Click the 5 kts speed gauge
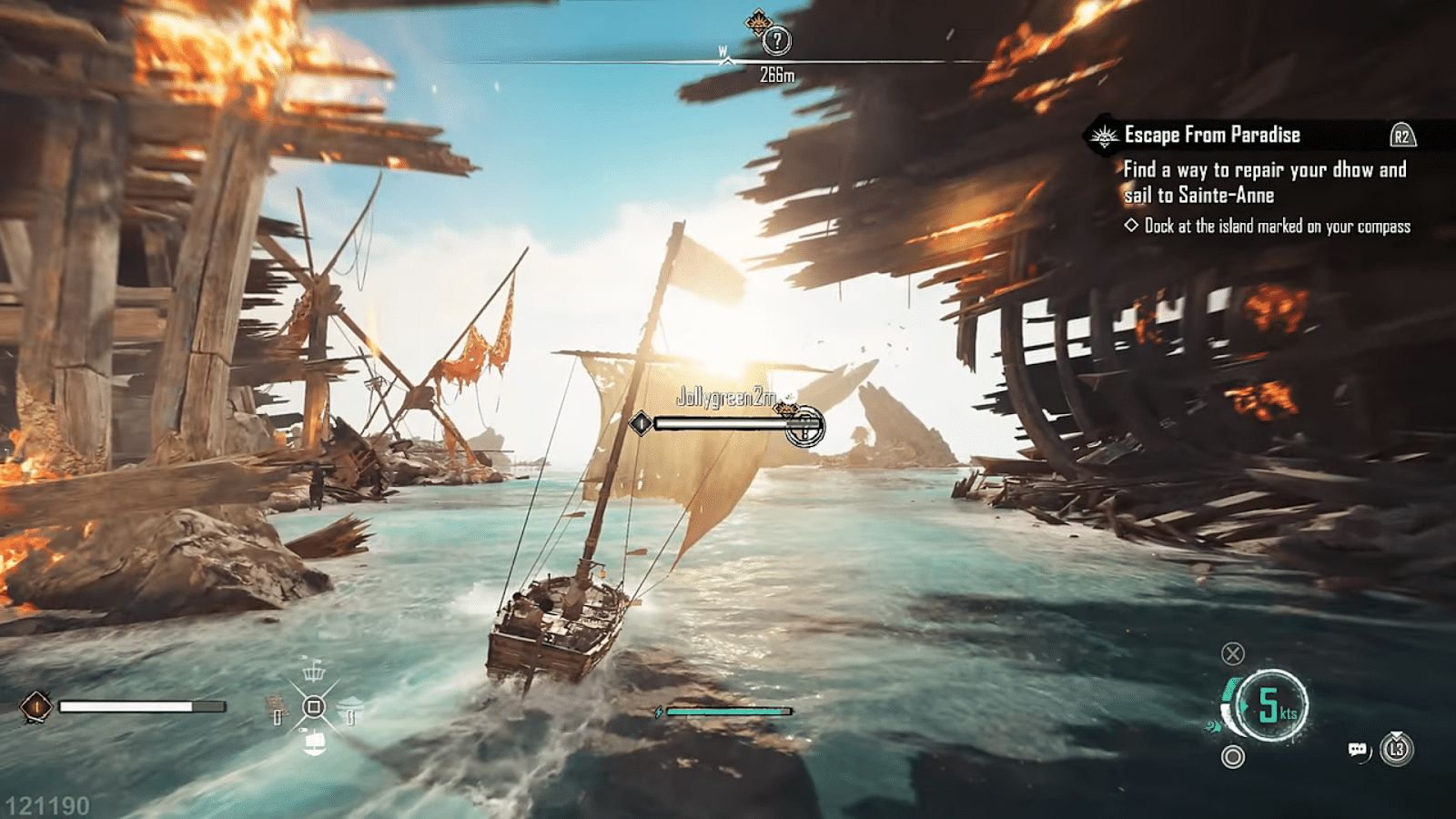Image resolution: width=1456 pixels, height=819 pixels. (x=1271, y=704)
